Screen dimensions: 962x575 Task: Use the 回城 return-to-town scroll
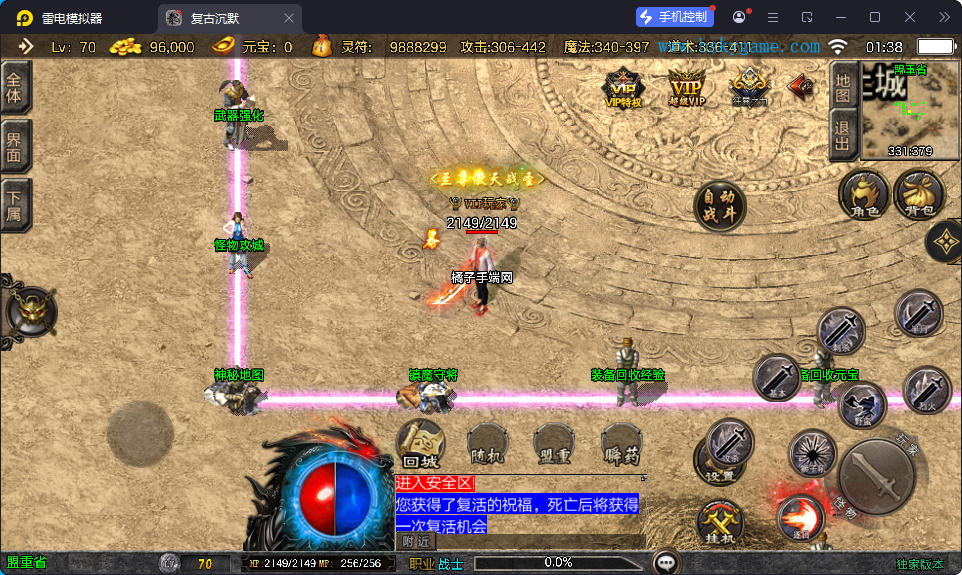pyautogui.click(x=422, y=443)
